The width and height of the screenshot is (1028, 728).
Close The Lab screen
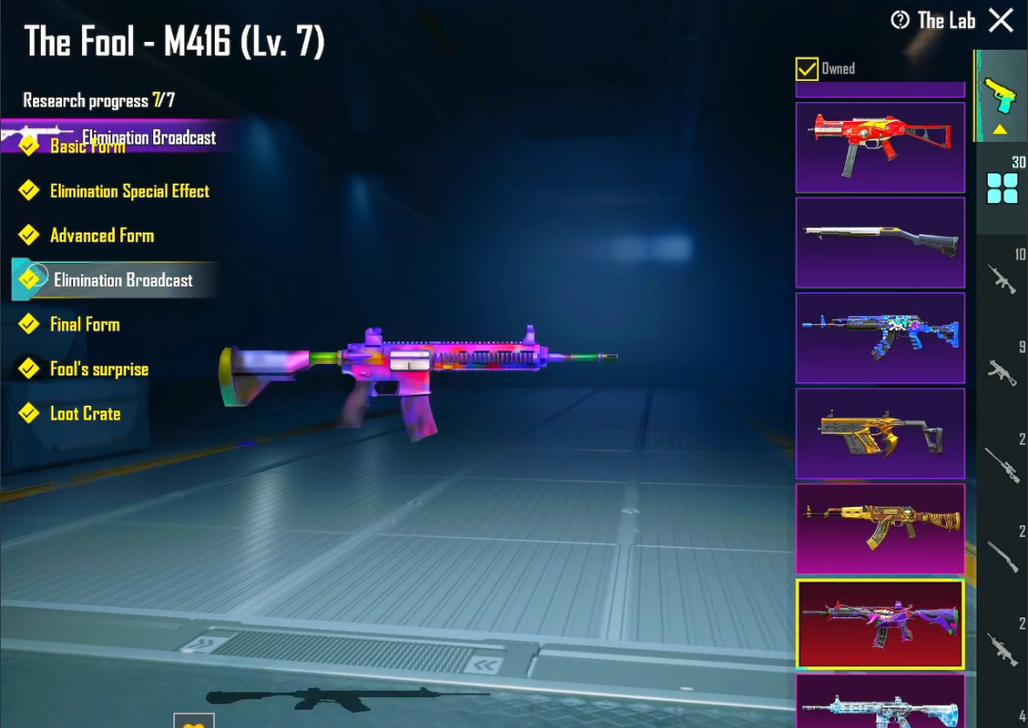pyautogui.click(x=1001, y=20)
